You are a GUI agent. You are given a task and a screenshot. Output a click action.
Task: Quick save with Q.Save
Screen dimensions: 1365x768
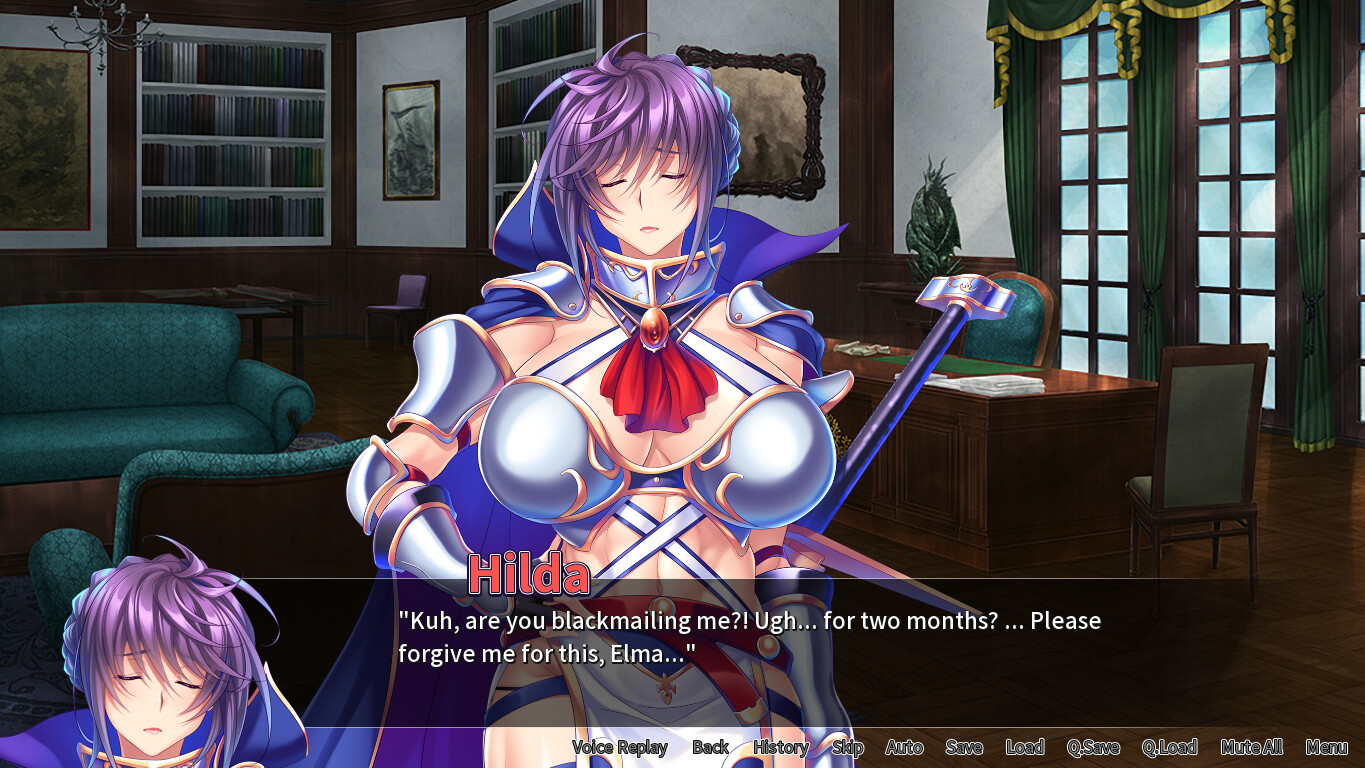click(x=1095, y=747)
